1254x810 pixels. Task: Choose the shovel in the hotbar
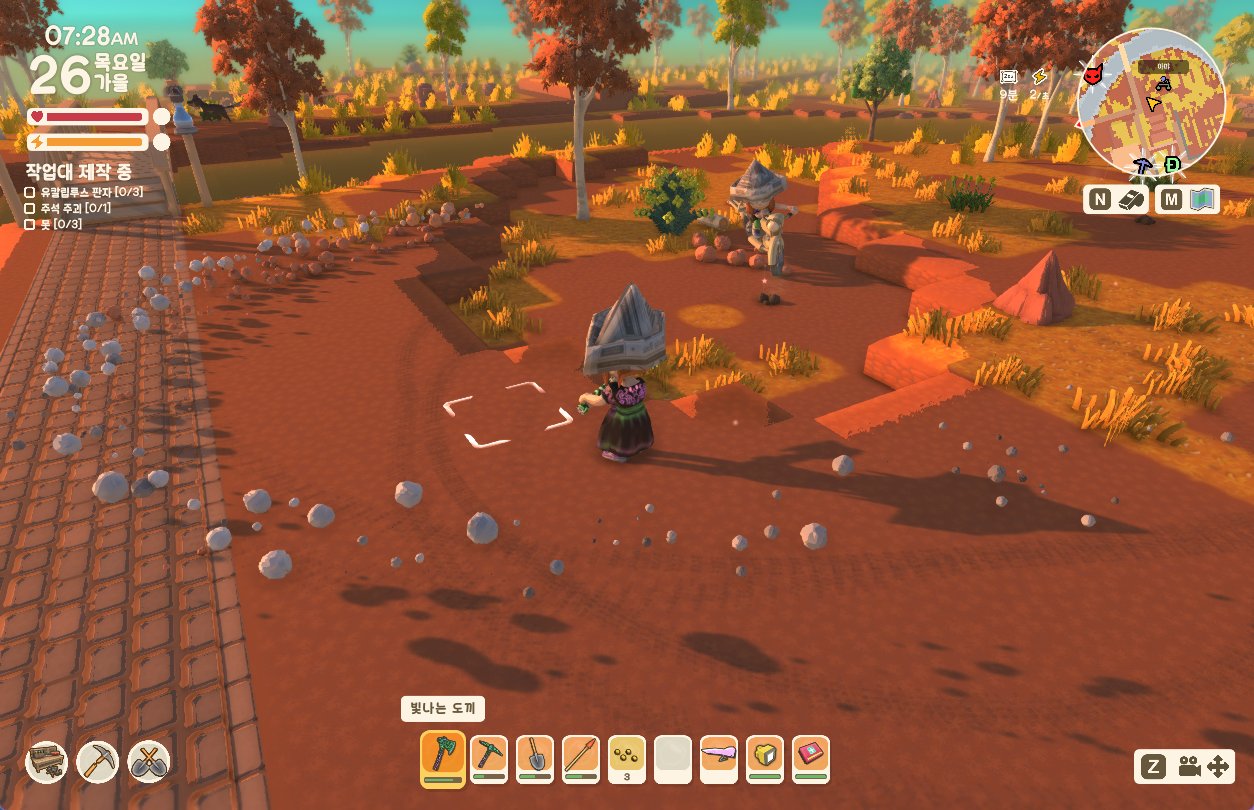535,759
